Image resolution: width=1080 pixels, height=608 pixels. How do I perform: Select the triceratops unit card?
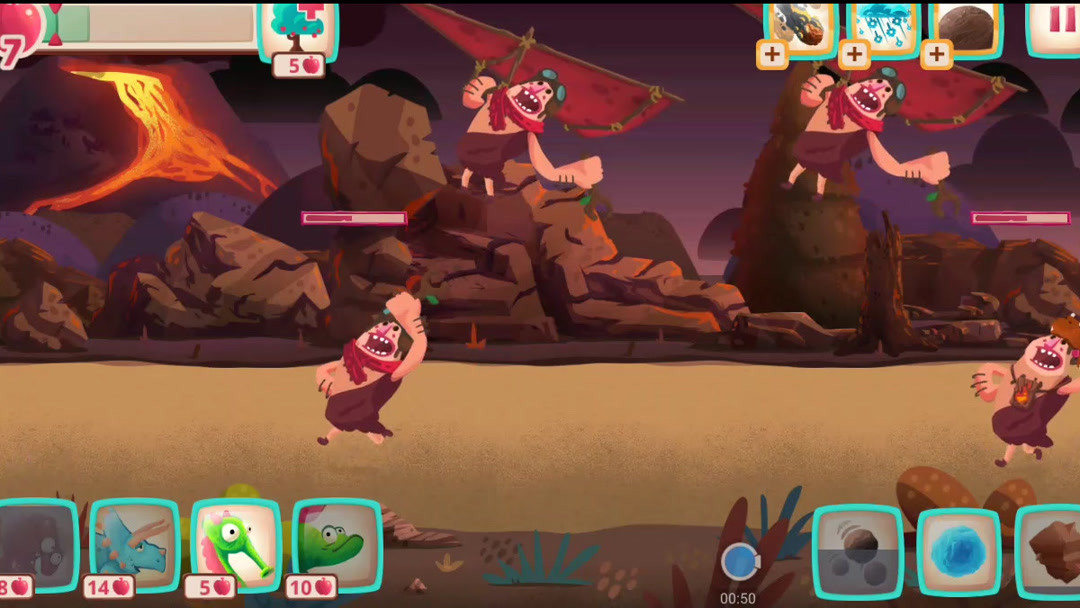135,545
